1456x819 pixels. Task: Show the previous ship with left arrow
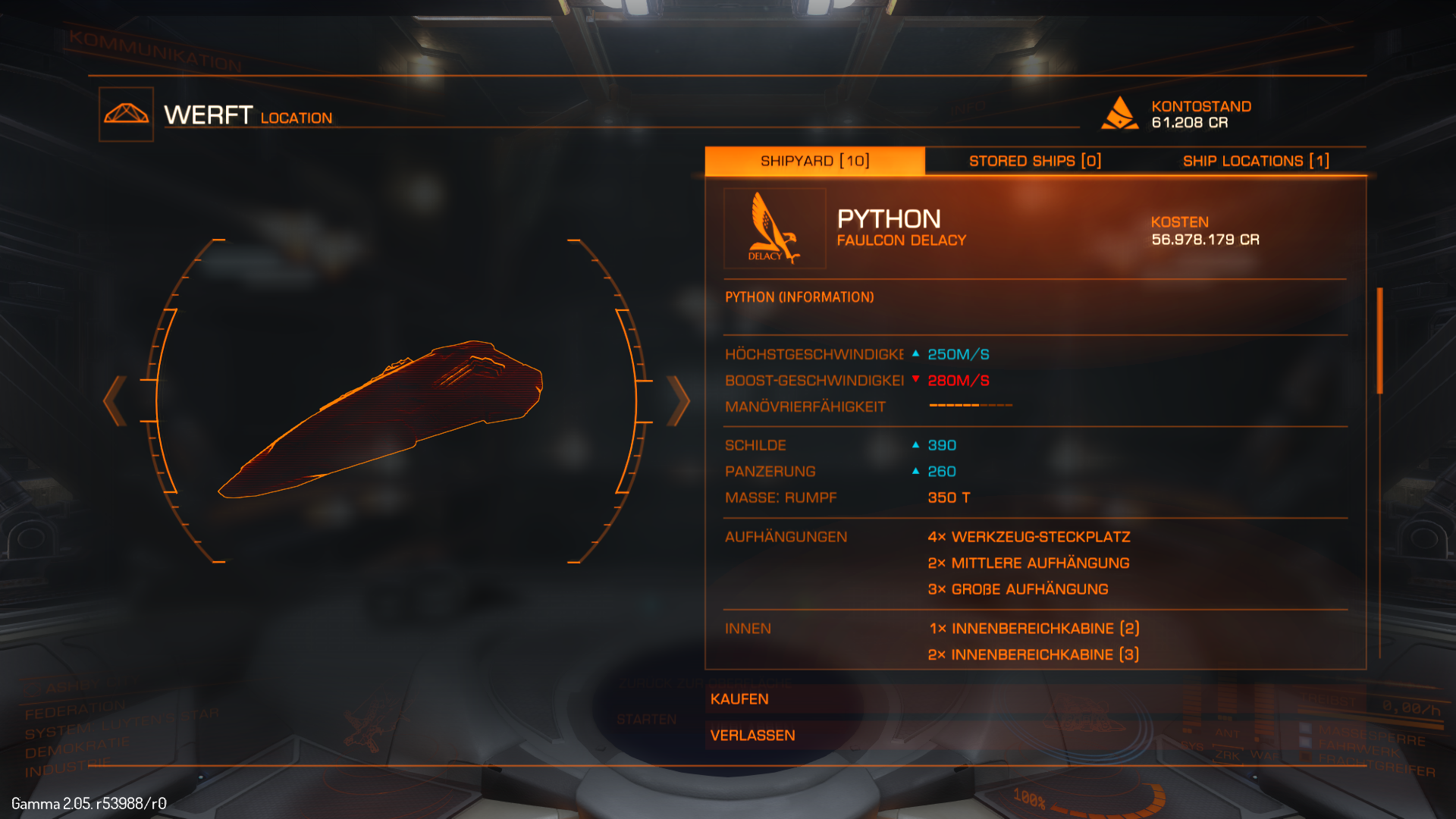tap(115, 400)
